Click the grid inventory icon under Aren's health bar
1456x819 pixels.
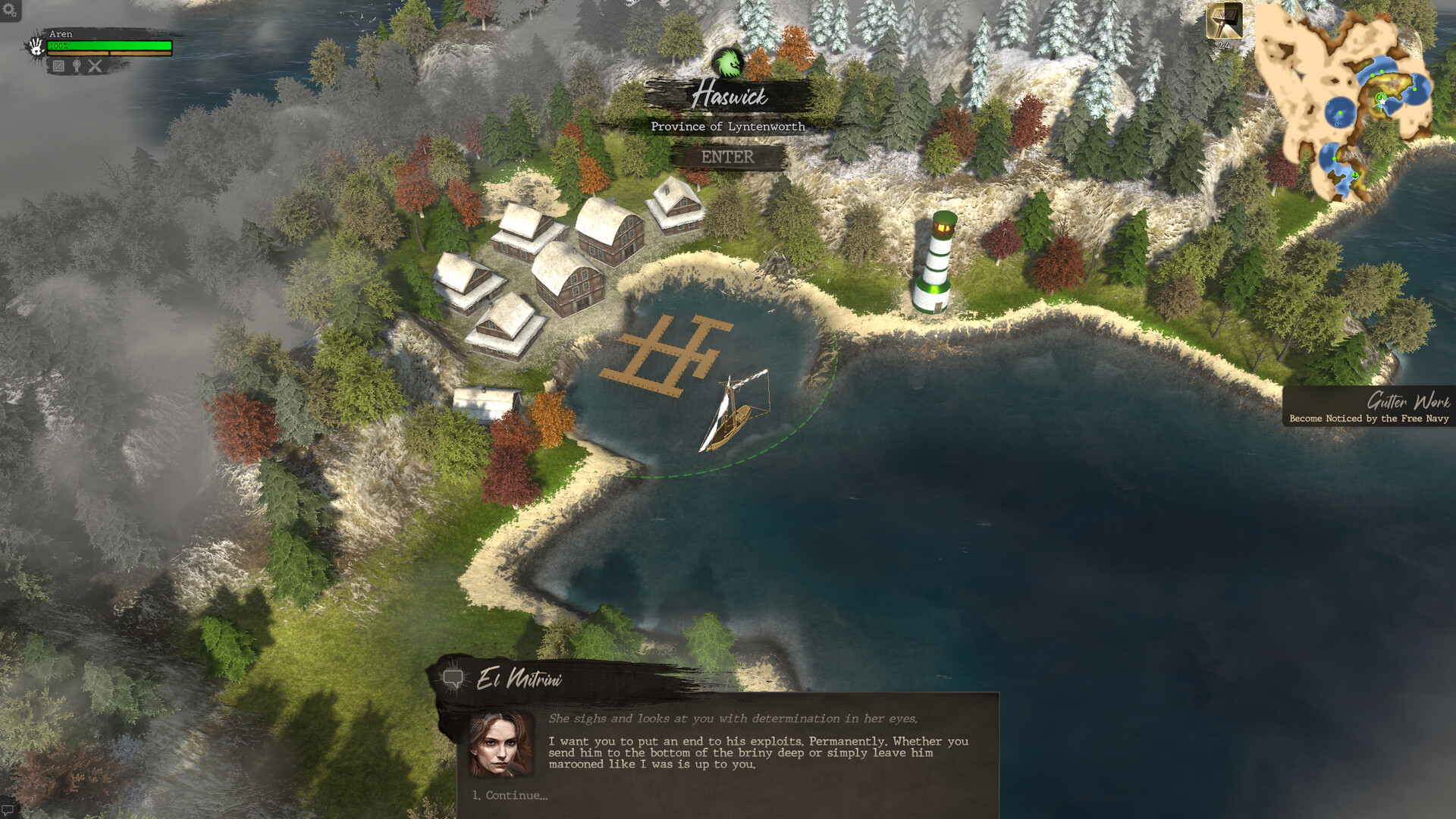[58, 67]
